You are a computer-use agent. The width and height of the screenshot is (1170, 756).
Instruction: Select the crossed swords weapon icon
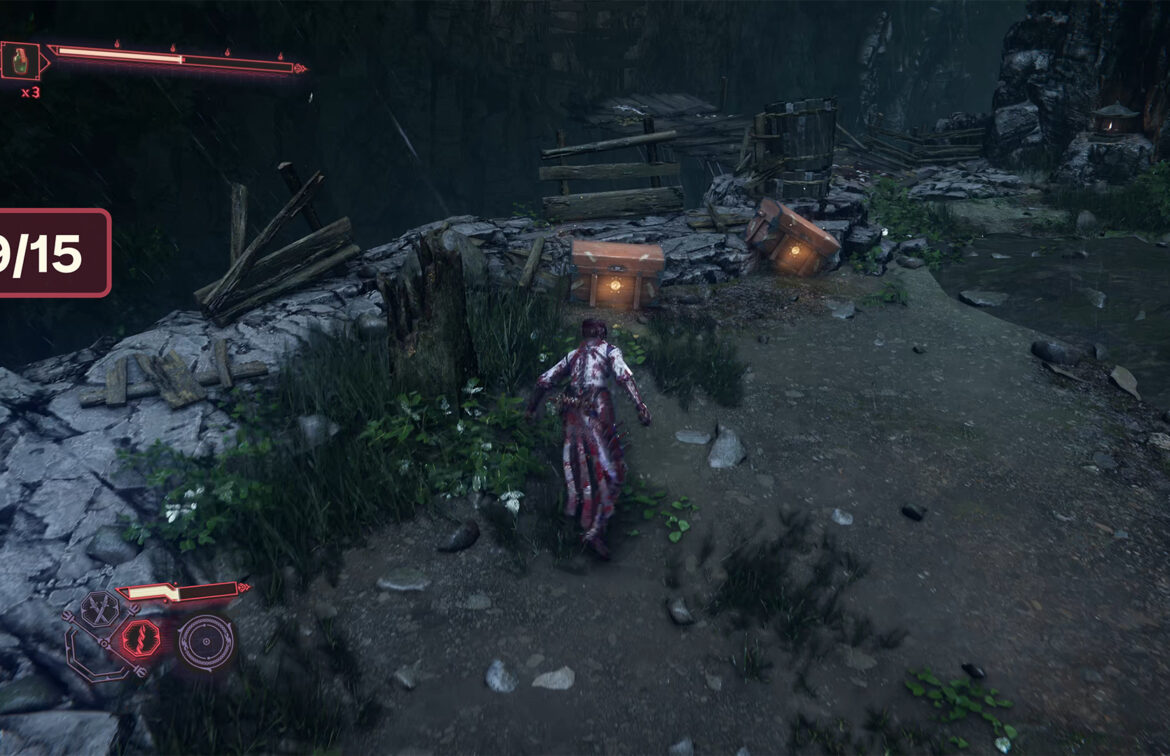(x=99, y=608)
